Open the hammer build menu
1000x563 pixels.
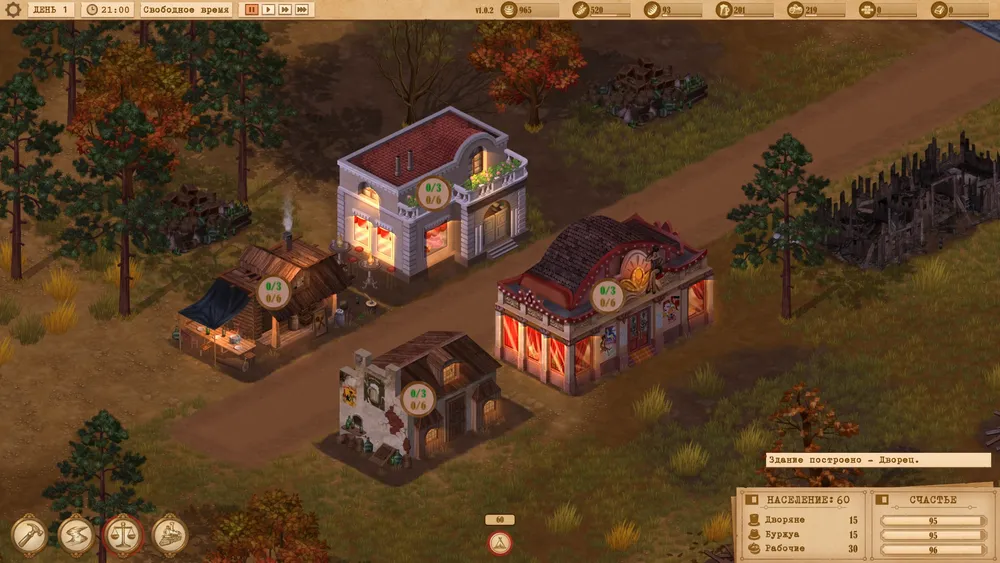29,535
